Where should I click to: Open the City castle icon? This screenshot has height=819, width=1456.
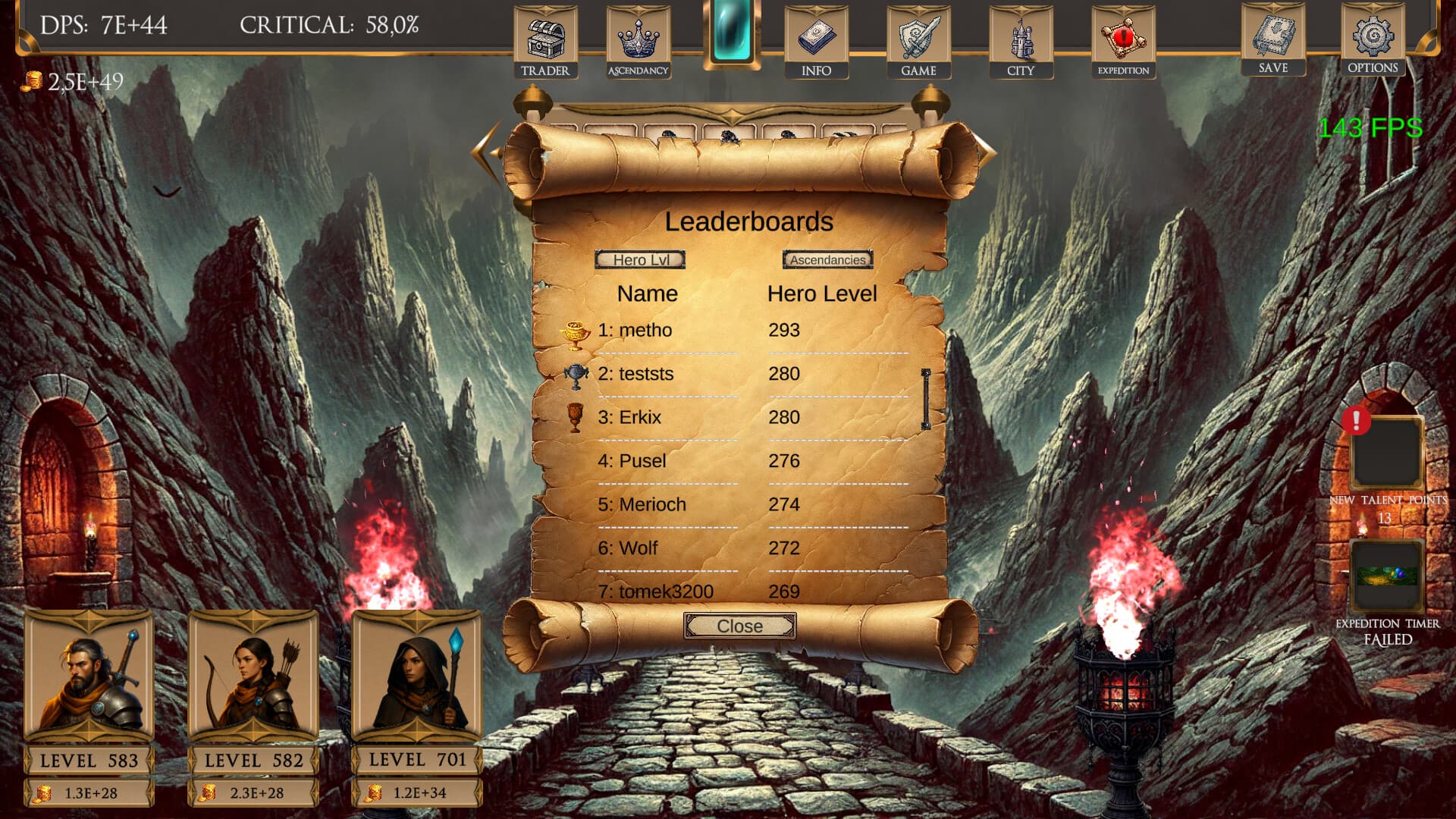1022,36
